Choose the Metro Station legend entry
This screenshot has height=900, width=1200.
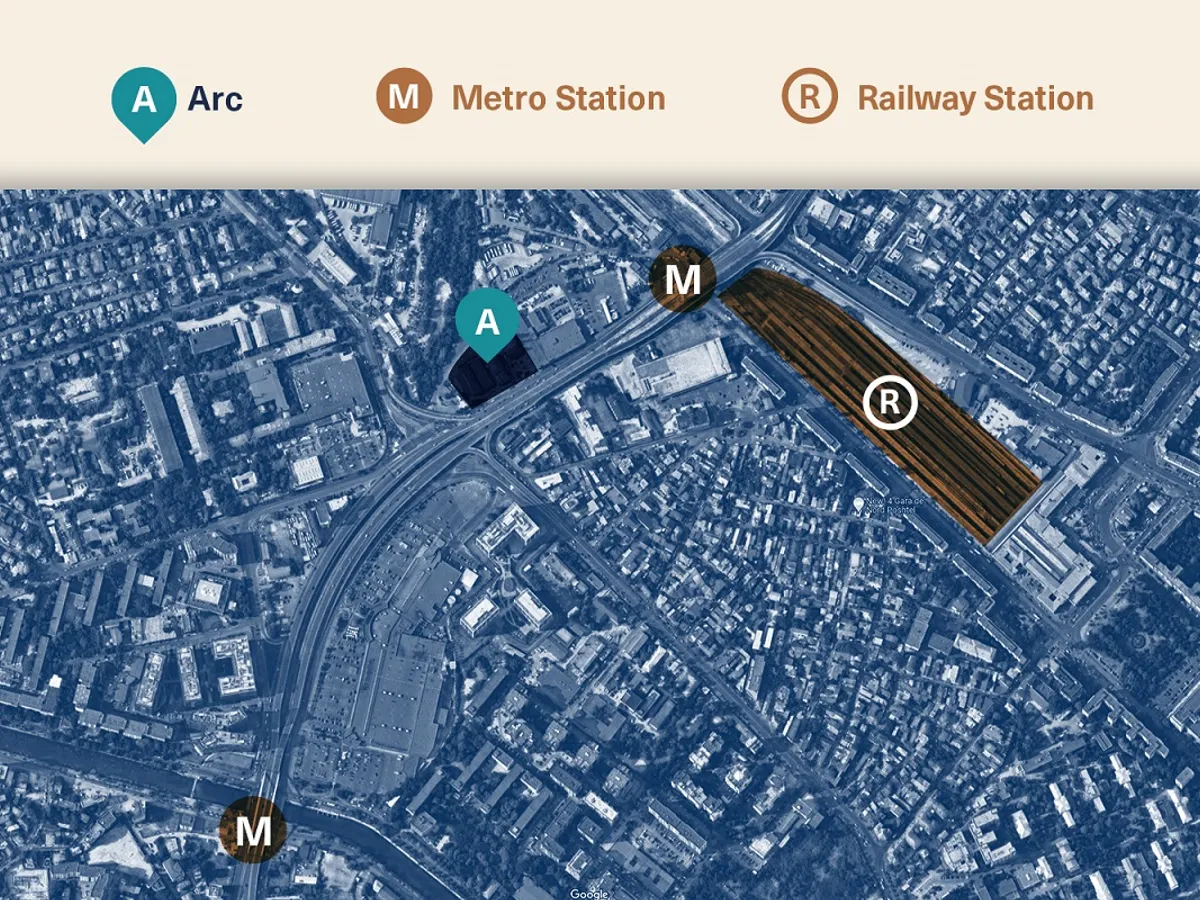pyautogui.click(x=520, y=98)
